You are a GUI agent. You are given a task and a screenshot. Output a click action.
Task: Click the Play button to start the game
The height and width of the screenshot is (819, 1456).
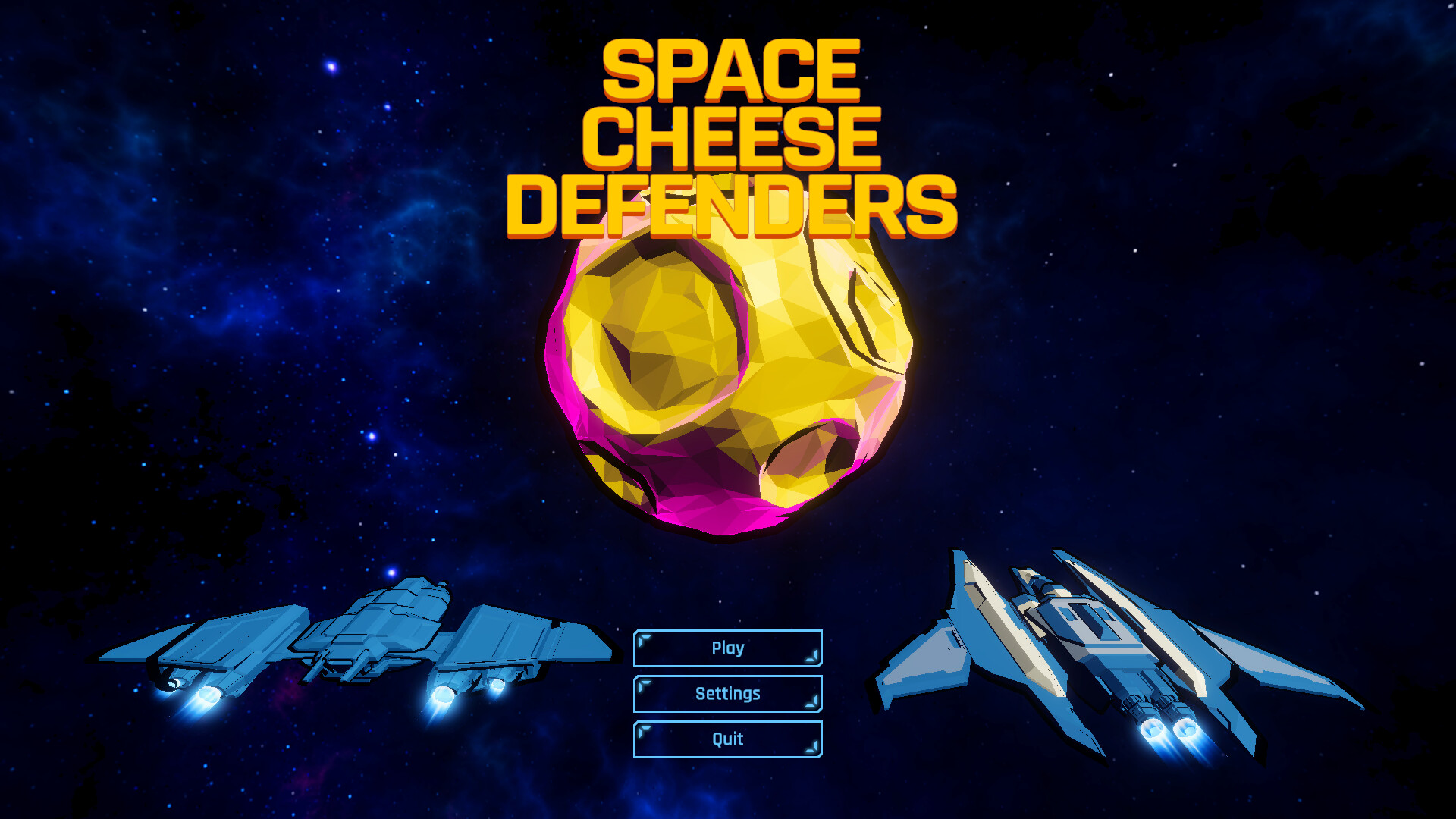727,648
